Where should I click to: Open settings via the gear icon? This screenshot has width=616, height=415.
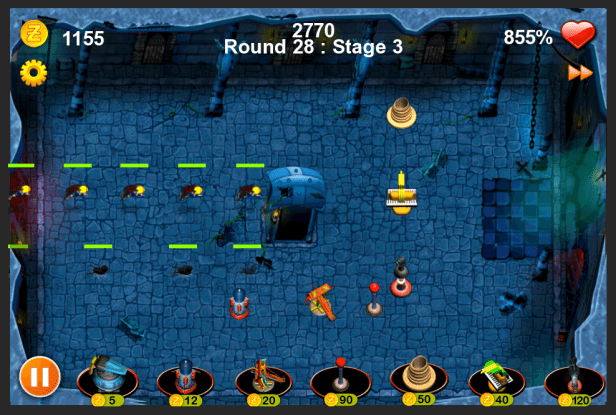pyautogui.click(x=34, y=72)
